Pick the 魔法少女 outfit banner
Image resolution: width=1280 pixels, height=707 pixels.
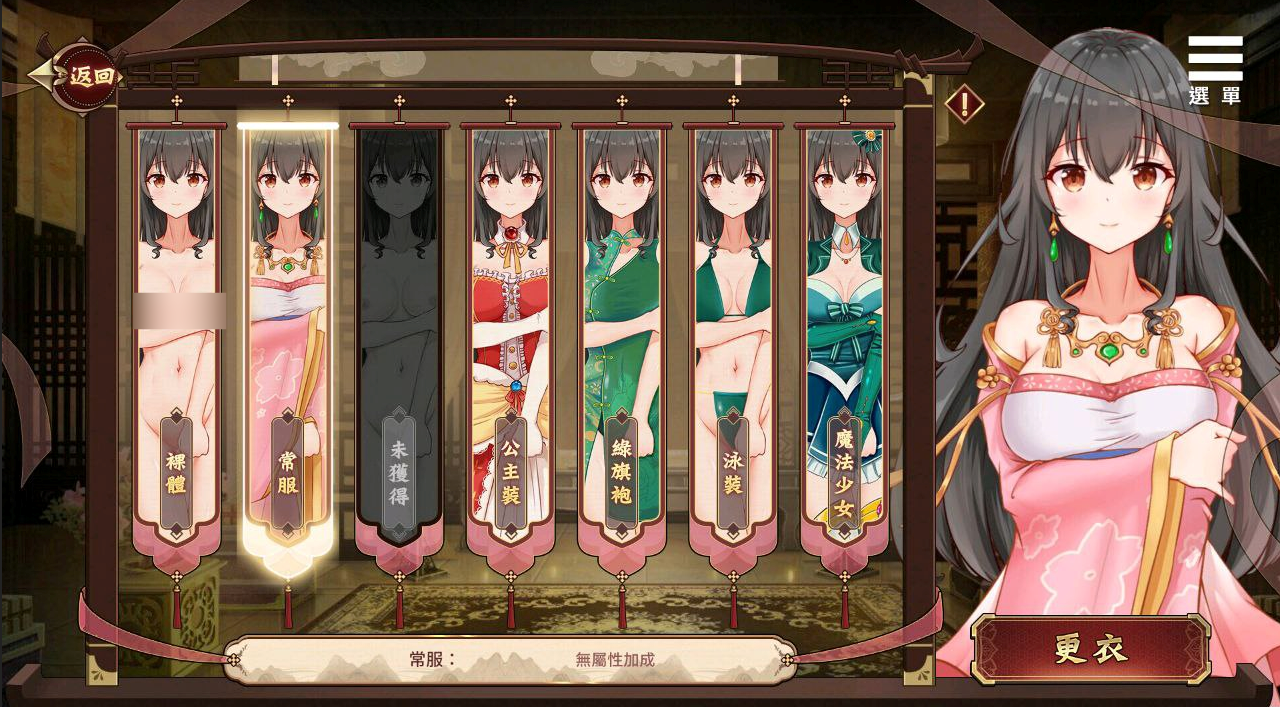tap(845, 340)
